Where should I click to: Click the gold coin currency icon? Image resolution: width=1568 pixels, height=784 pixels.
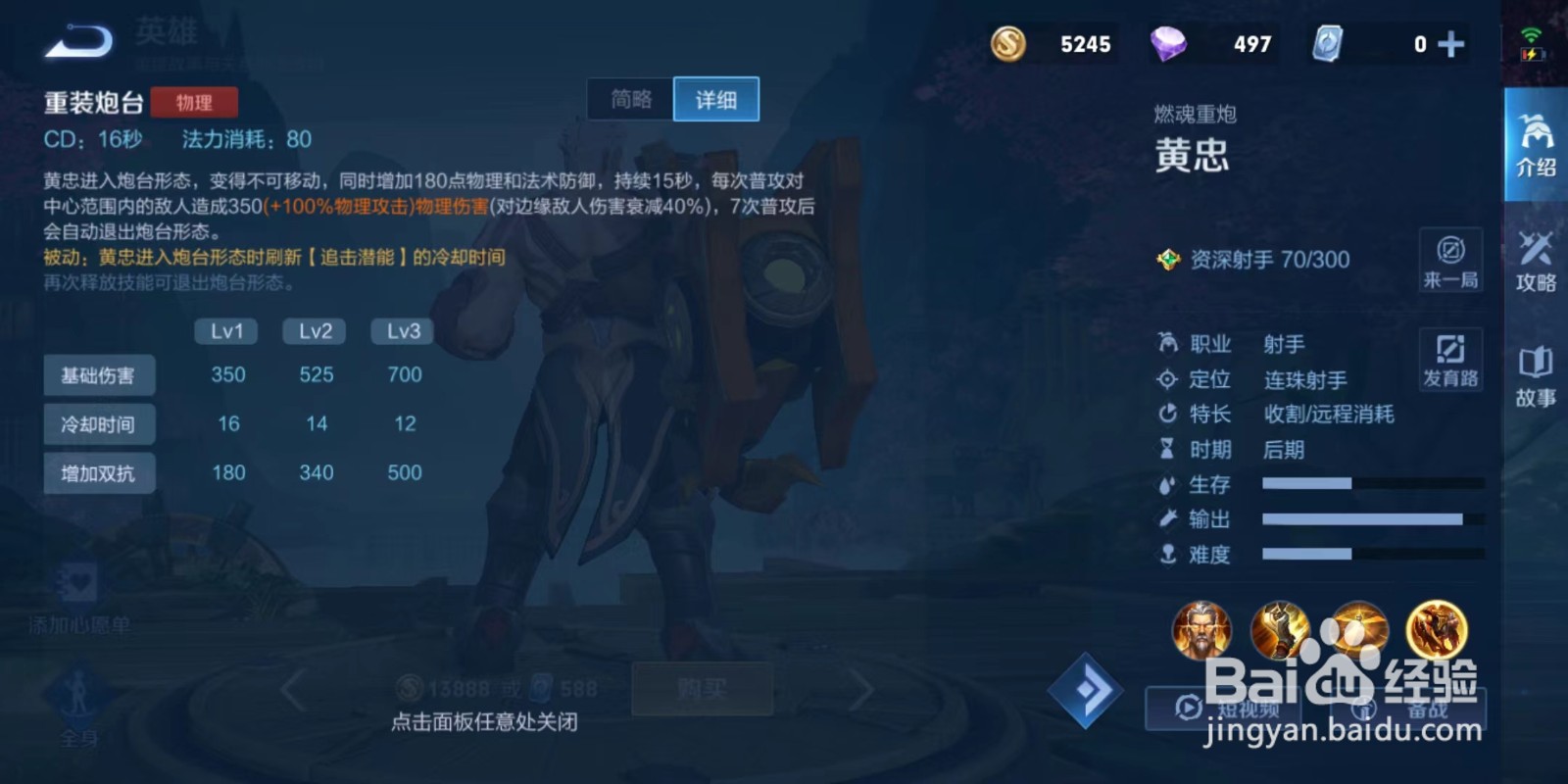1009,43
